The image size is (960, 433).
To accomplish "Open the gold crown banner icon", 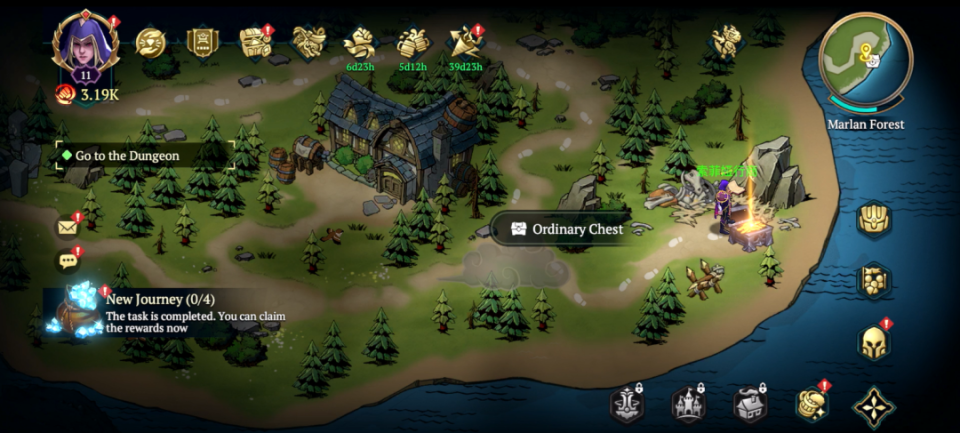I will point(202,42).
